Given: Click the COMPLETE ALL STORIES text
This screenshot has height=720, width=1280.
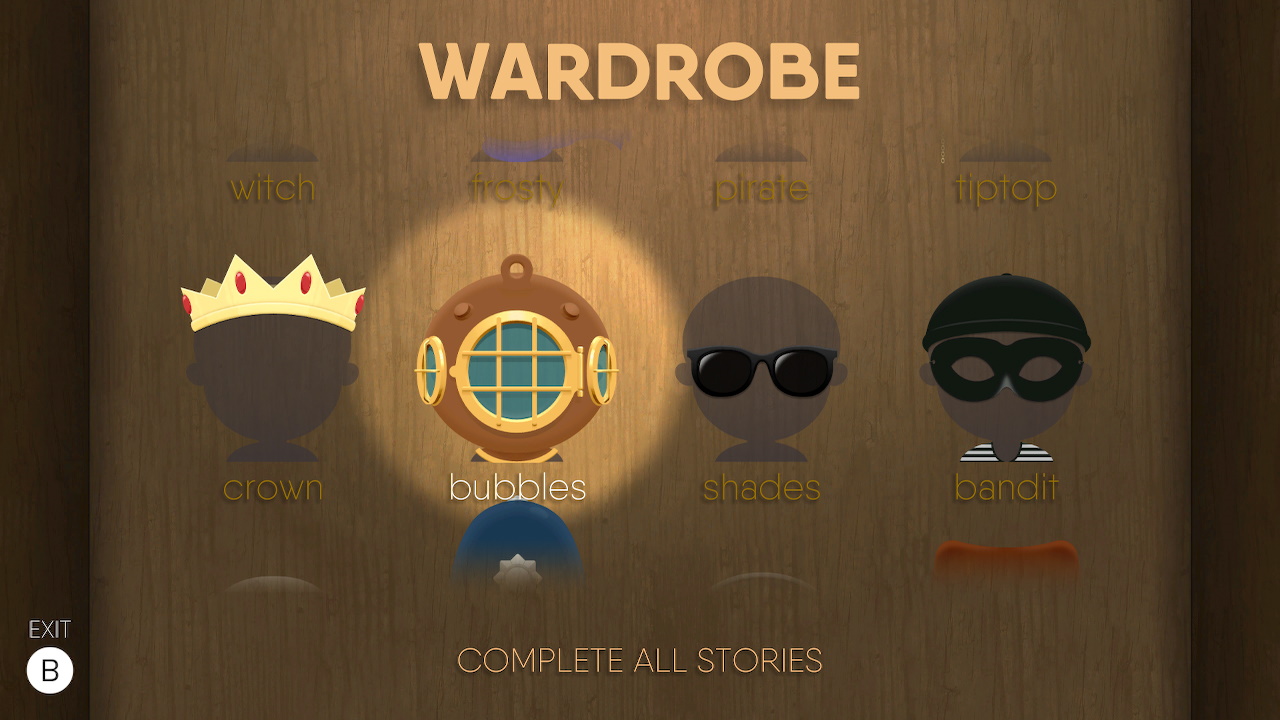Looking at the screenshot, I should click(639, 661).
